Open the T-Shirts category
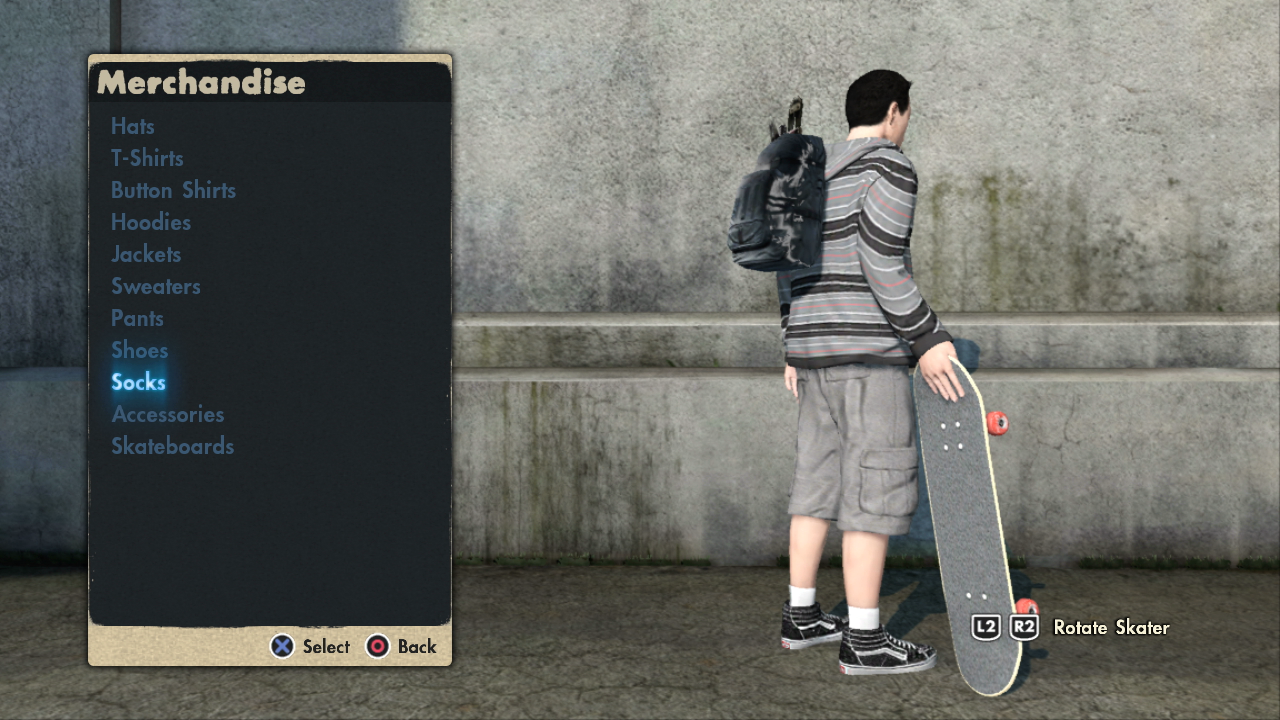Image resolution: width=1280 pixels, height=720 pixels. click(147, 158)
